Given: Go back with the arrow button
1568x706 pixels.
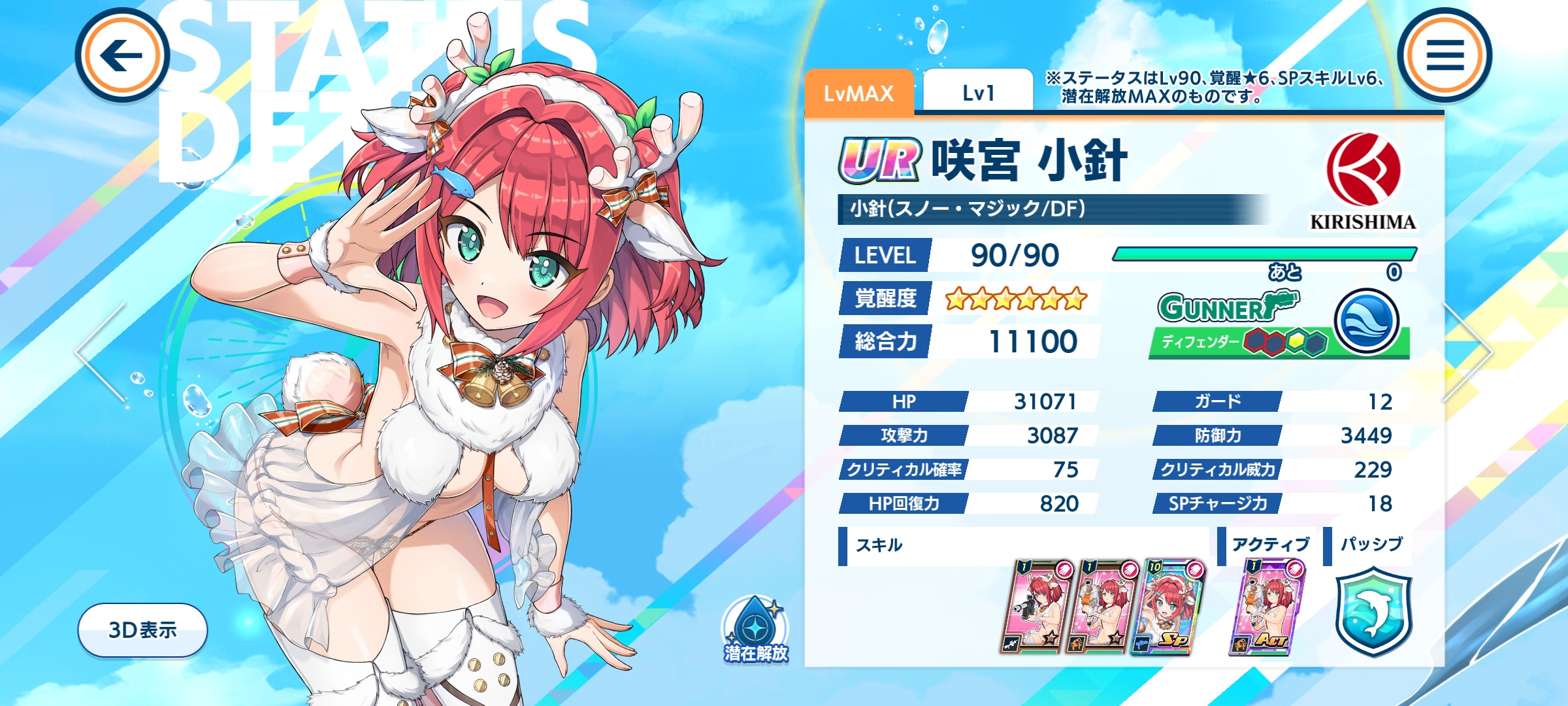Looking at the screenshot, I should pos(122,56).
